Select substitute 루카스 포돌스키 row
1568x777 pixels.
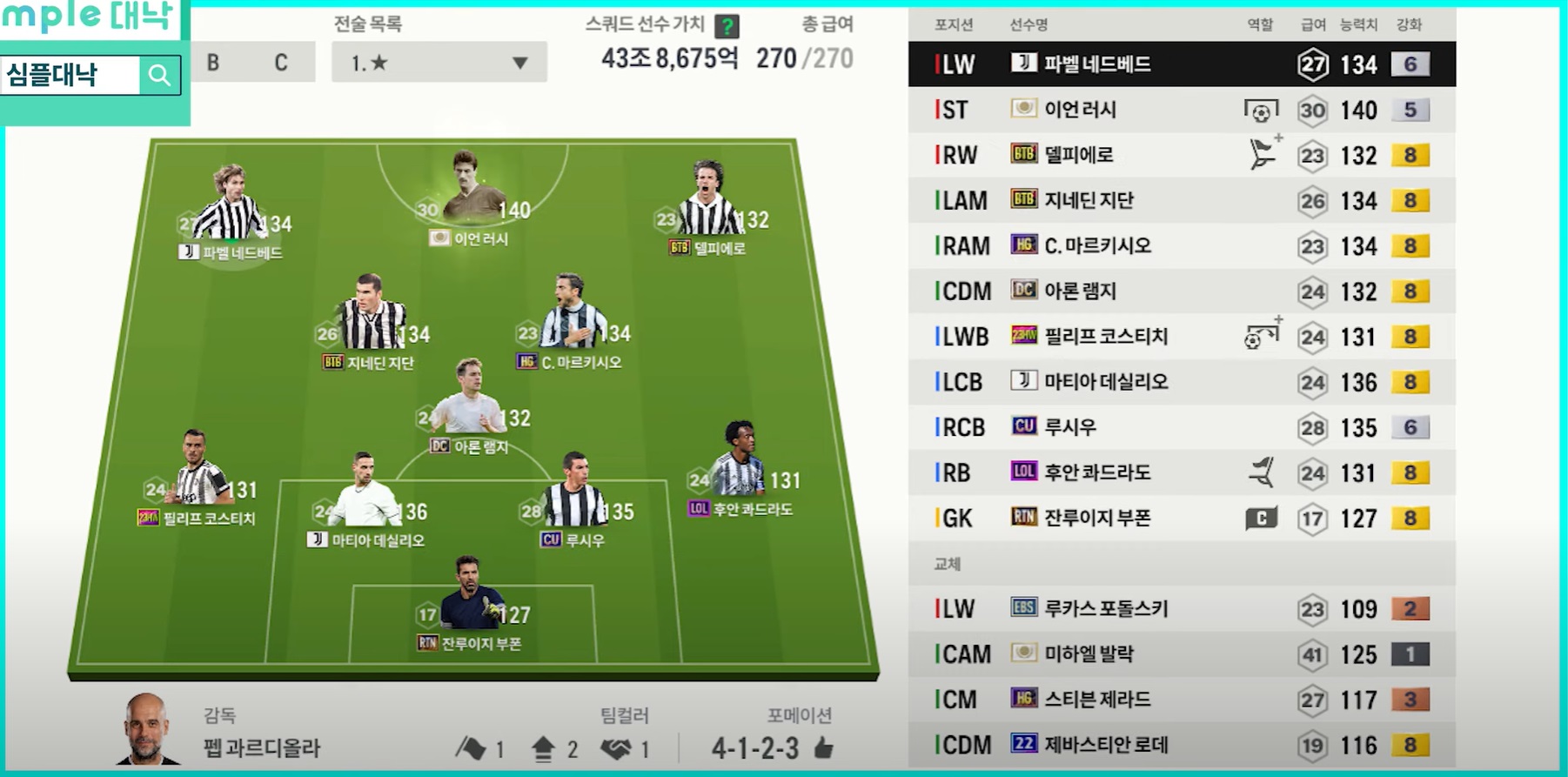coord(1181,609)
